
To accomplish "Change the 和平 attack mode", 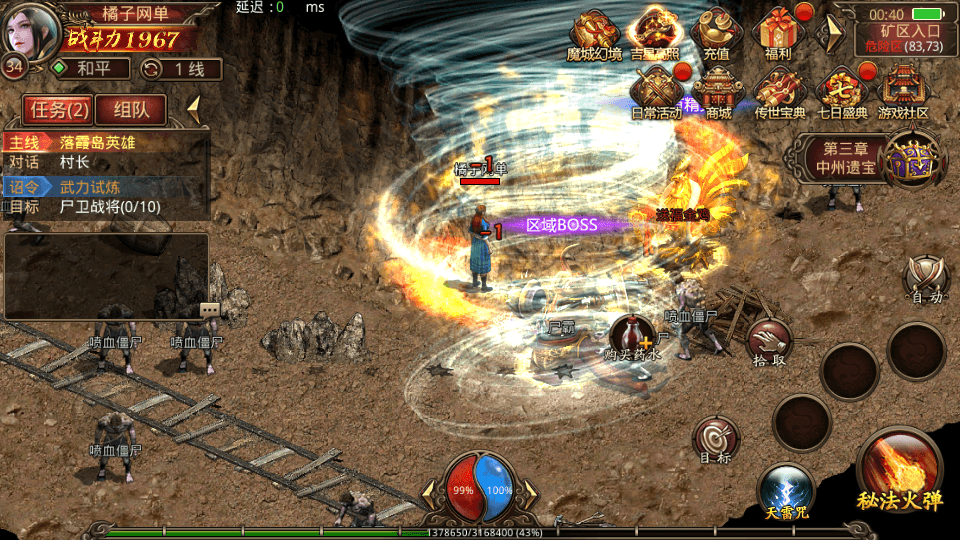I will [91, 69].
